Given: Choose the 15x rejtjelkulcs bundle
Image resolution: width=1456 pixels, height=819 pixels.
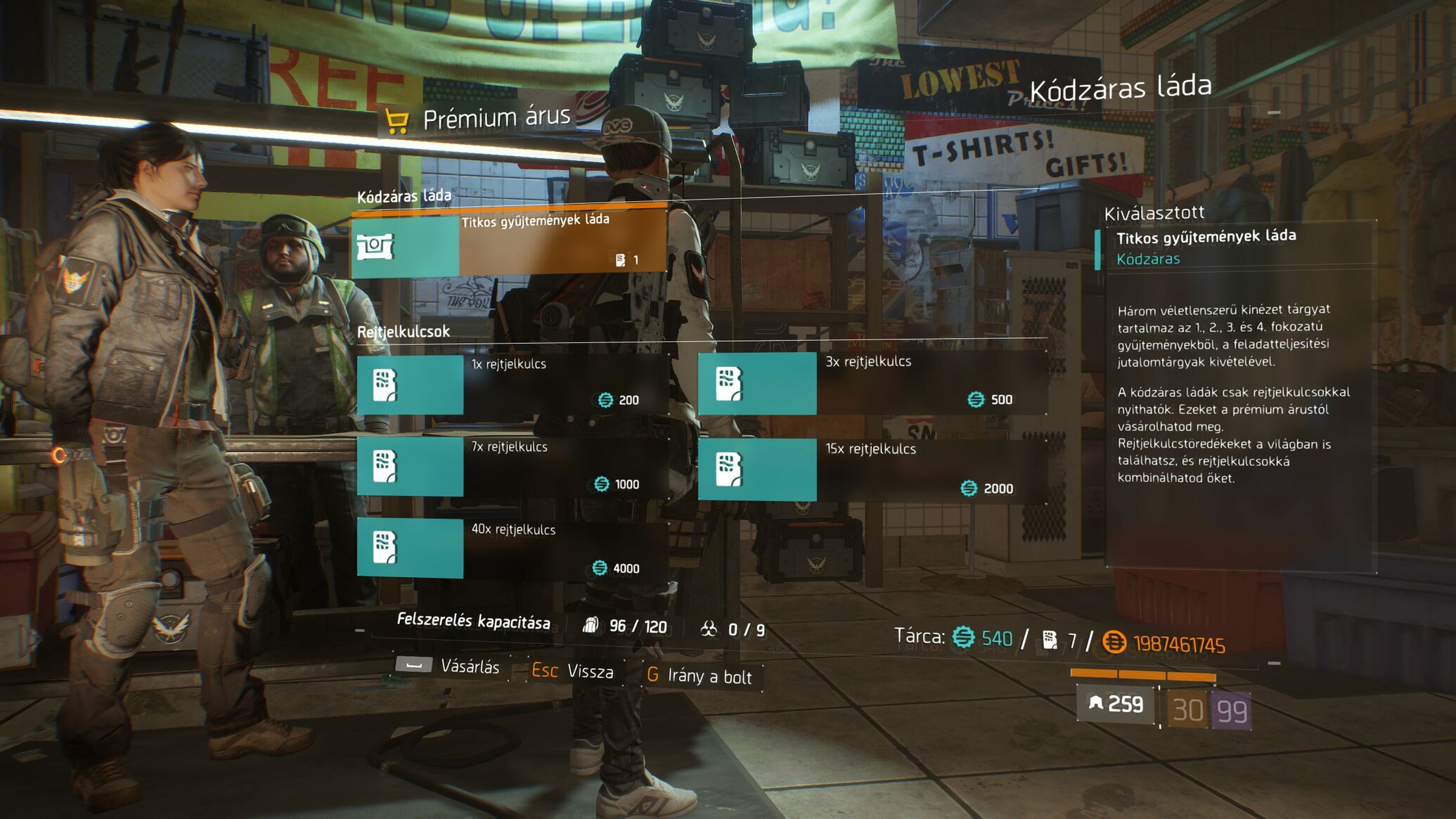Looking at the screenshot, I should pyautogui.click(x=872, y=470).
